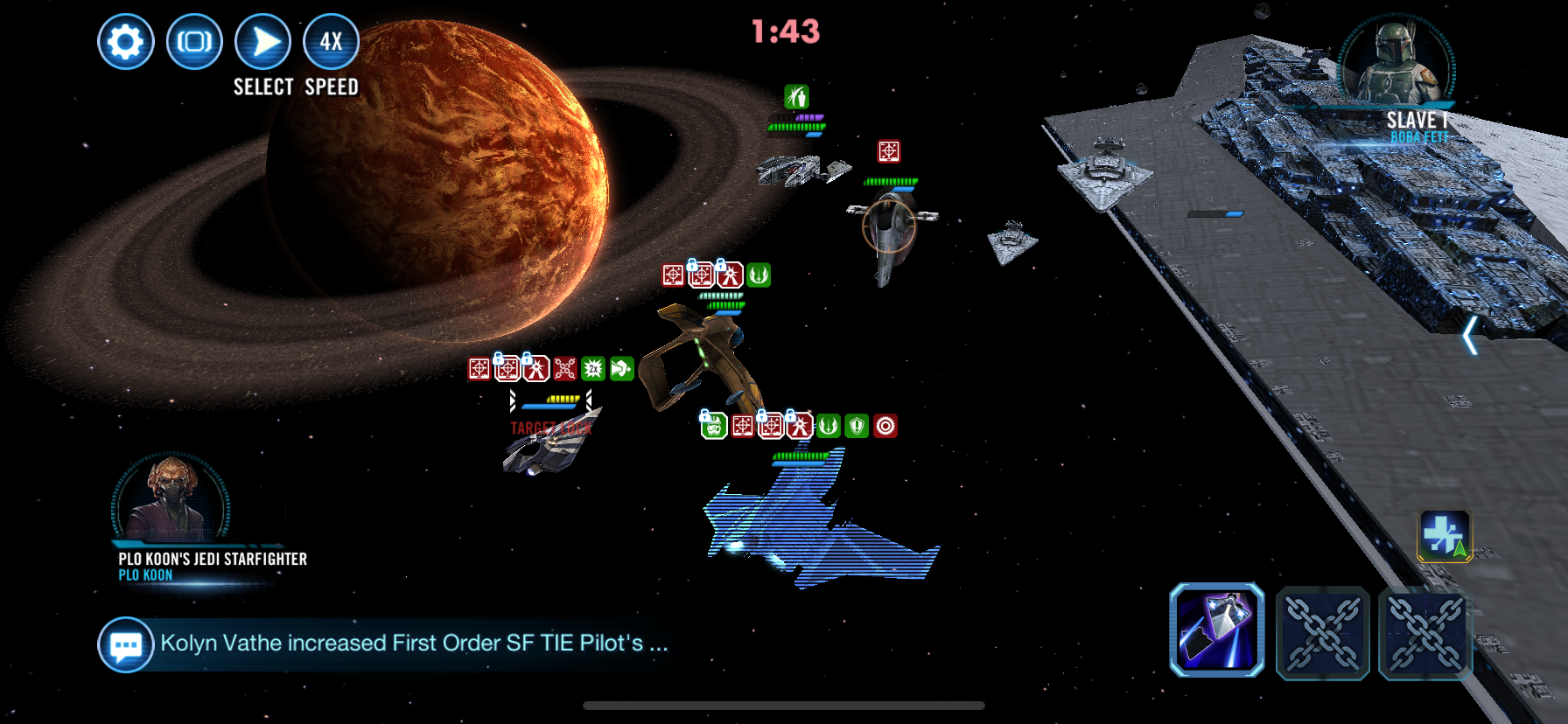Expand the side panel arrow
Viewport: 1568px width, 724px height.
pyautogui.click(x=1471, y=336)
